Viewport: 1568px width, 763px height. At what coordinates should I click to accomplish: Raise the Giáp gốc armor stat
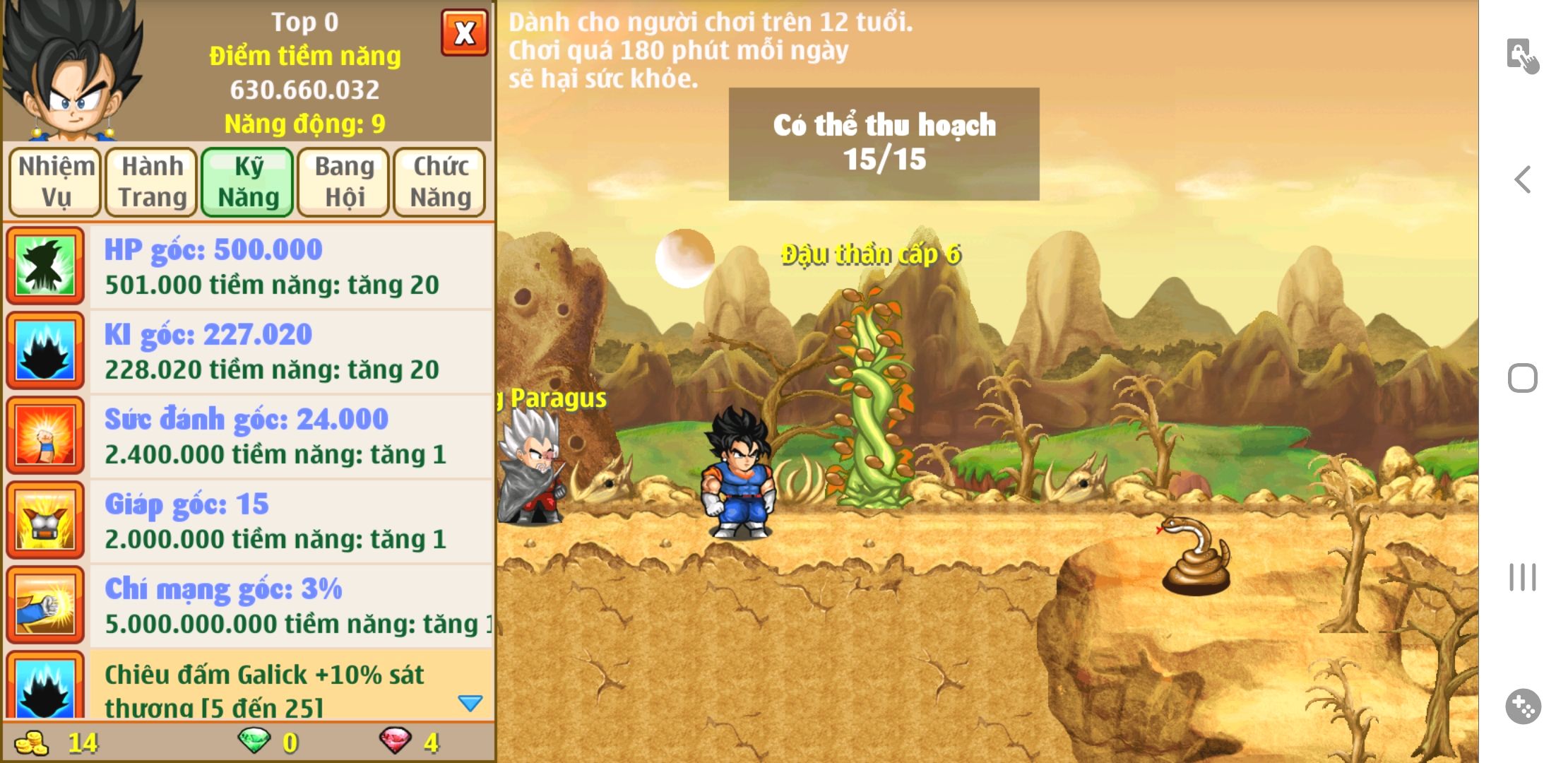290,521
